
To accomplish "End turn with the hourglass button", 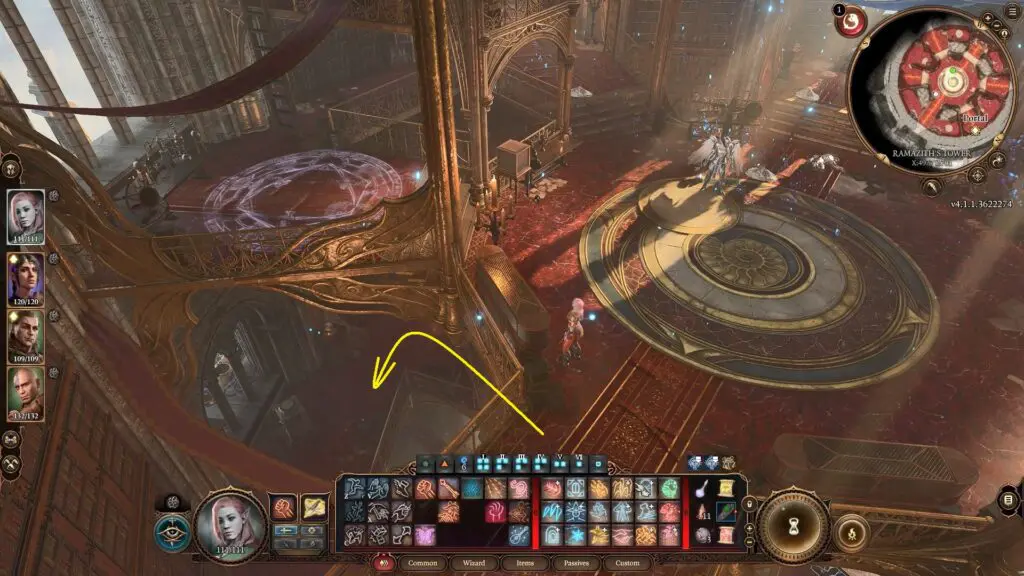I will point(792,524).
